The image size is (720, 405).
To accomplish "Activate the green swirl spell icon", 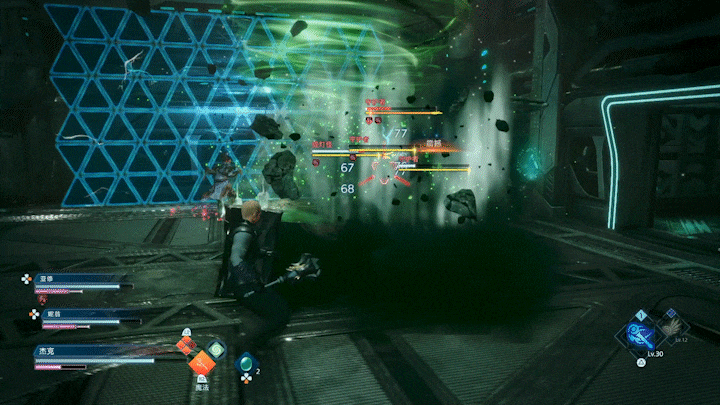I will 218,350.
